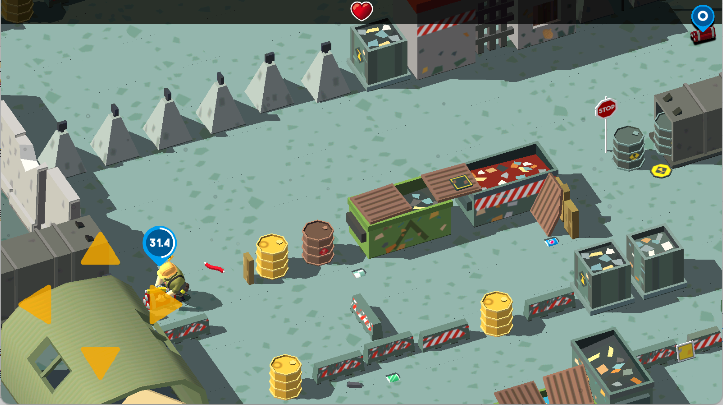Viewport: 723px width, 405px height.
Task: Tap the orange up arrow control
Action: (x=100, y=250)
